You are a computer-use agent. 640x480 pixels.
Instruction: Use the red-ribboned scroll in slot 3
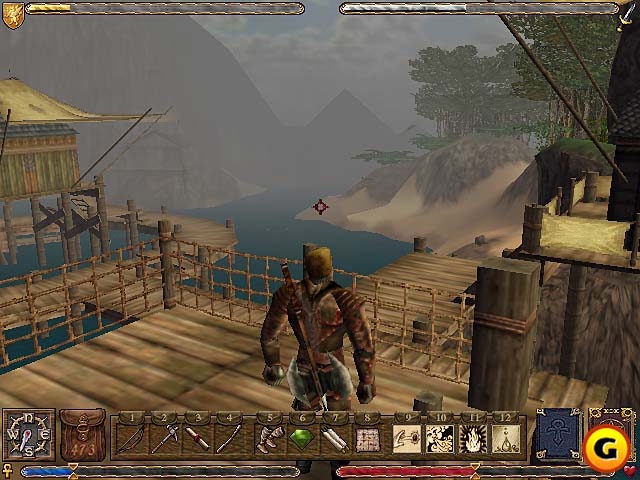click(x=198, y=438)
